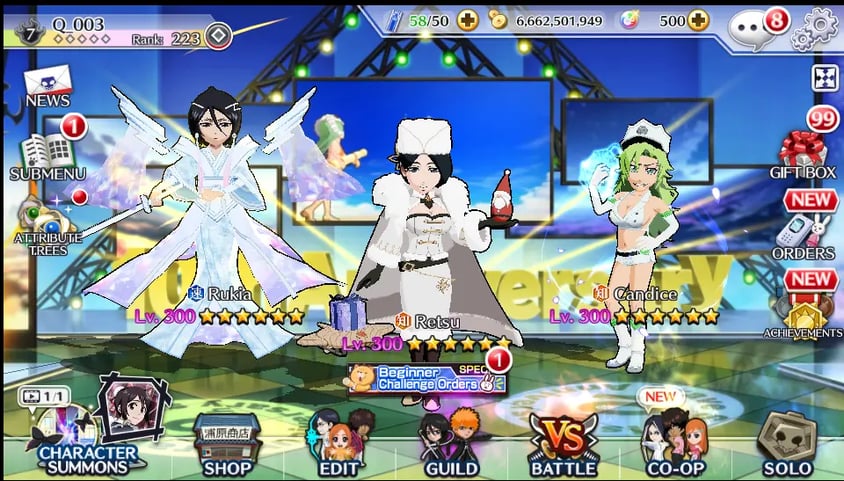Add more stamina tickets with plus button
Viewport: 844px width, 481px height.
(x=468, y=20)
